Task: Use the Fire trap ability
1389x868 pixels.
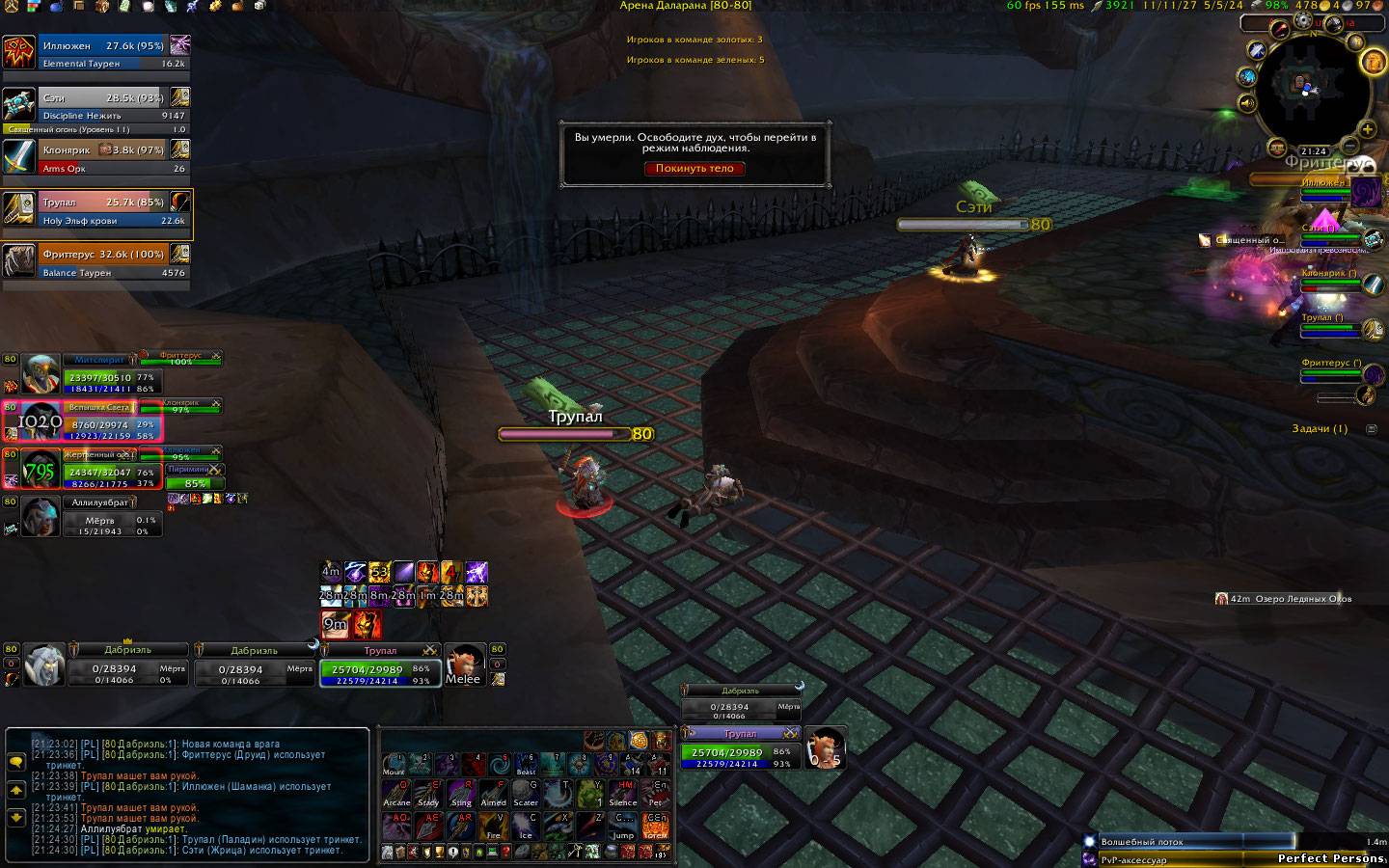Action: tap(493, 826)
